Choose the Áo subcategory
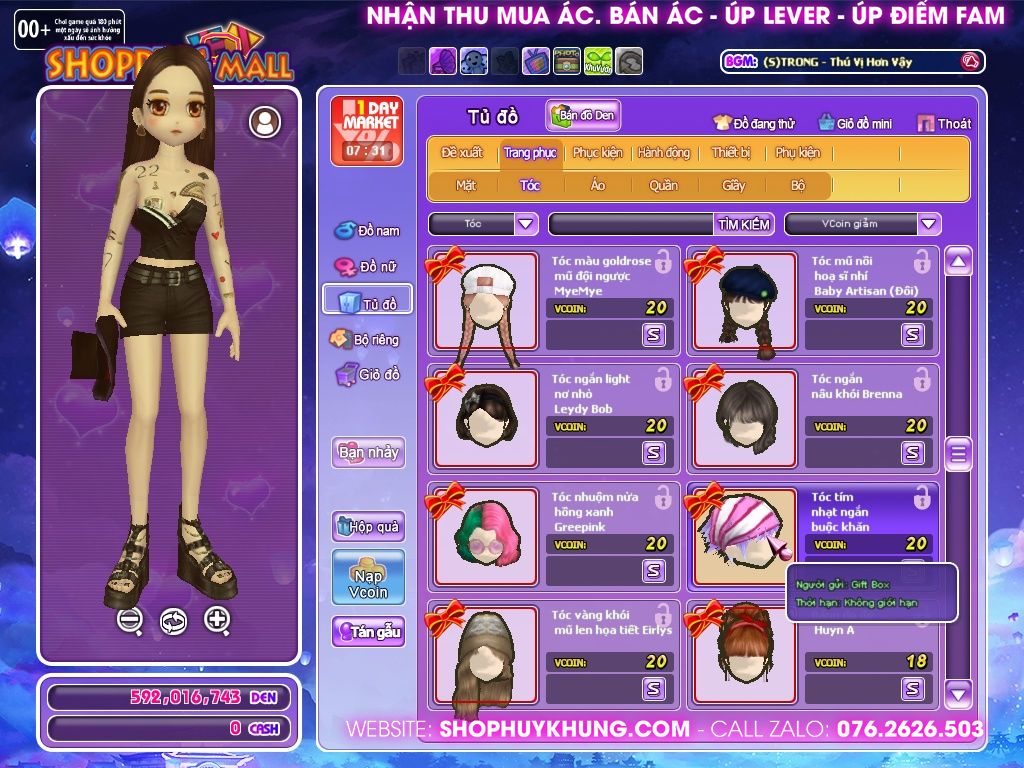Viewport: 1024px width, 768px height. (x=598, y=185)
